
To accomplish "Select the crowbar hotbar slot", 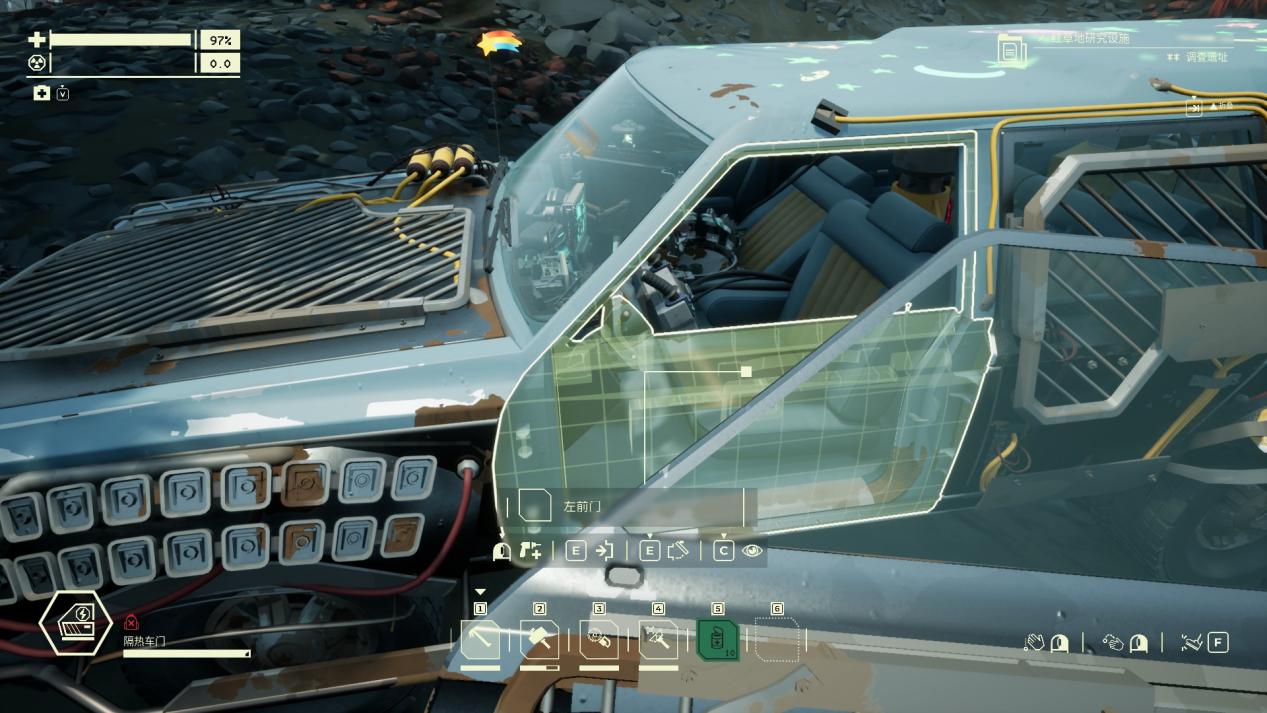I will click(x=480, y=640).
